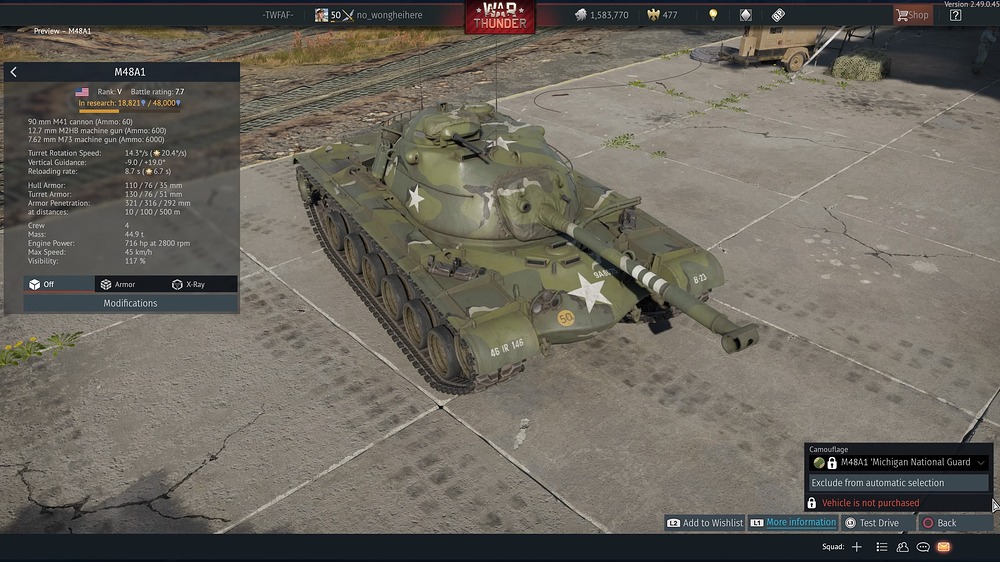The height and width of the screenshot is (562, 1000).
Task: Go back using the arrow beside M48A1
Action: (13, 72)
